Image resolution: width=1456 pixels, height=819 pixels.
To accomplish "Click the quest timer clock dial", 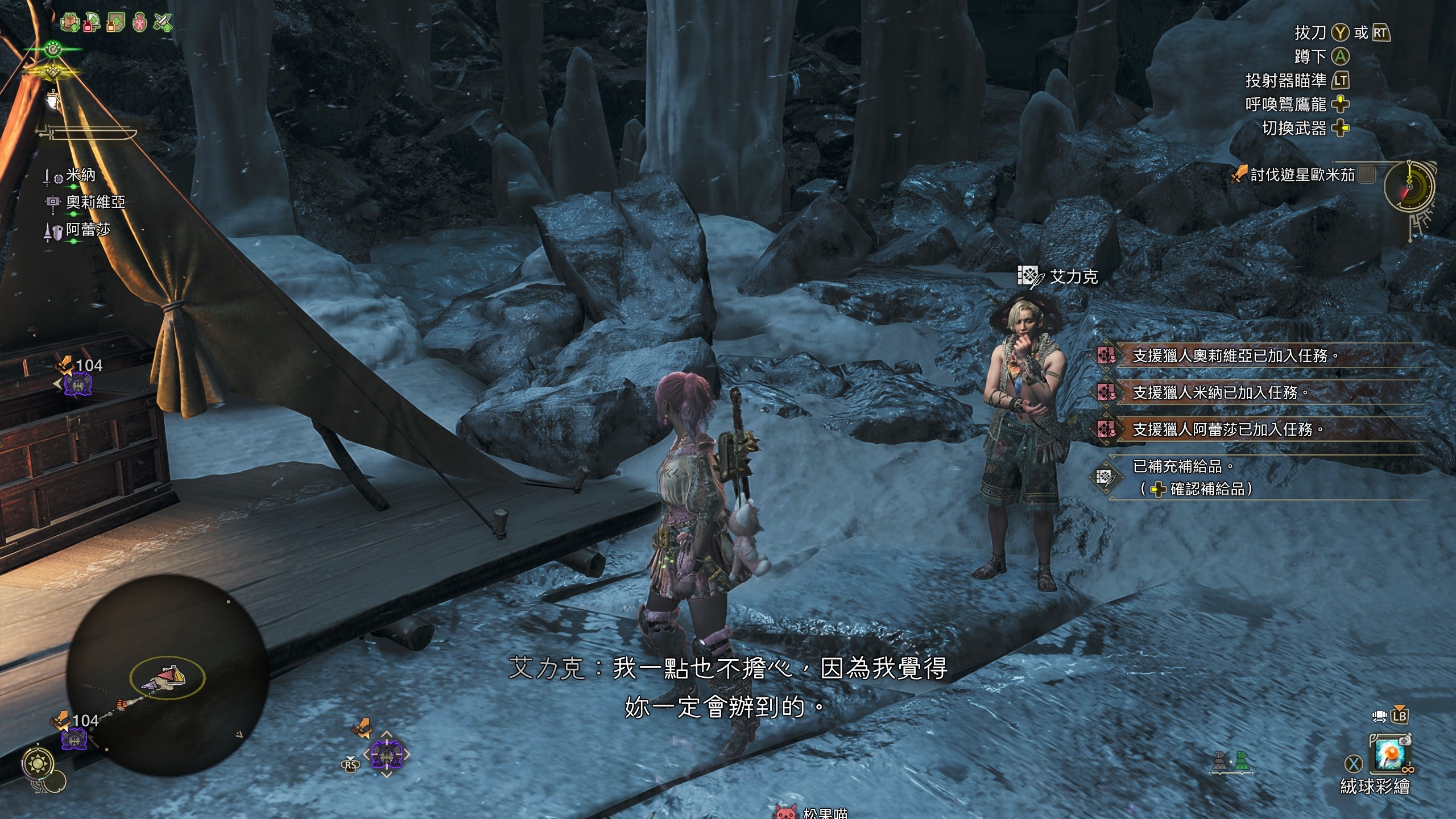I will pyautogui.click(x=1409, y=187).
